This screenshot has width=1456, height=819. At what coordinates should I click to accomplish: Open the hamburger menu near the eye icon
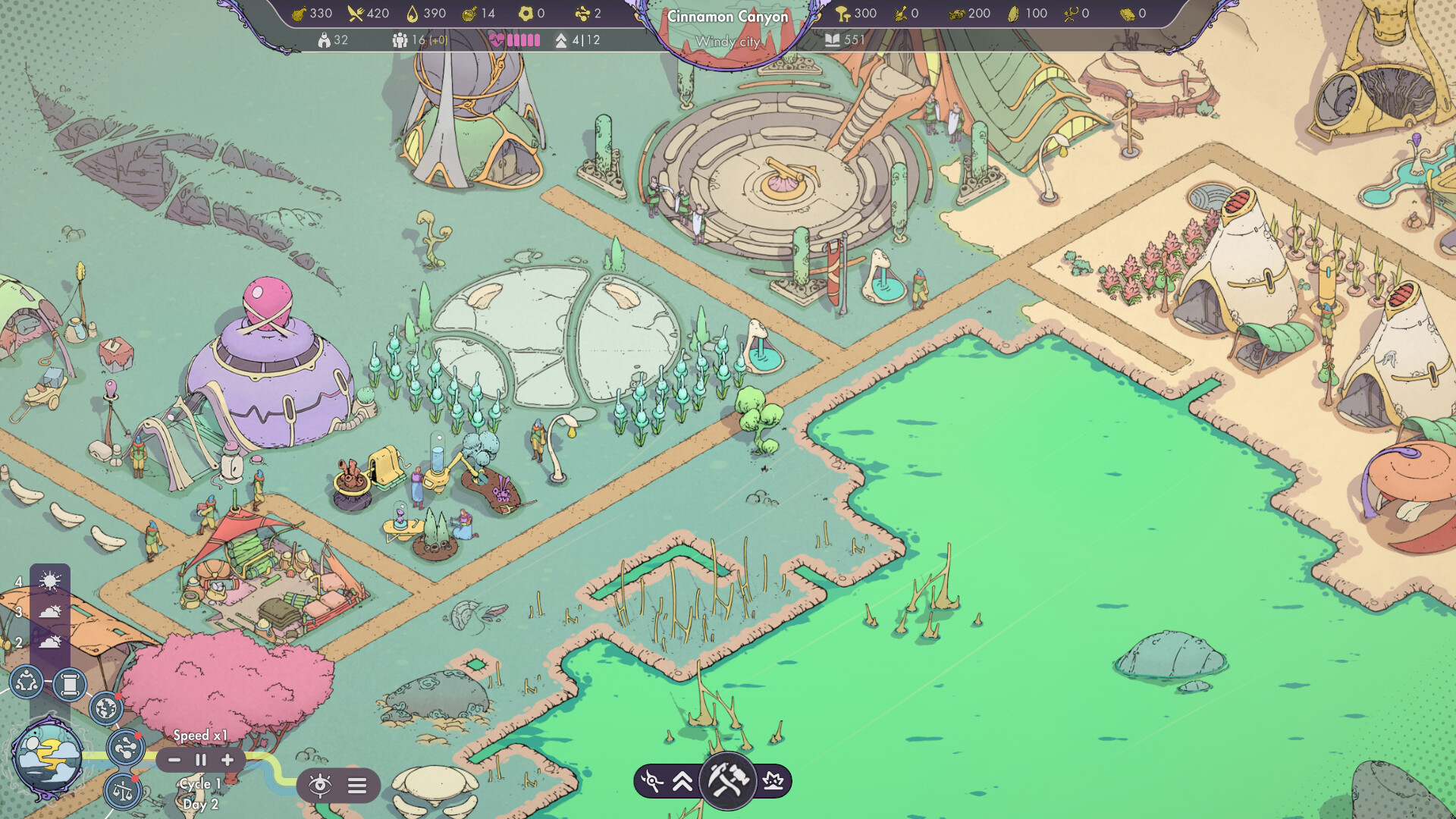(355, 786)
